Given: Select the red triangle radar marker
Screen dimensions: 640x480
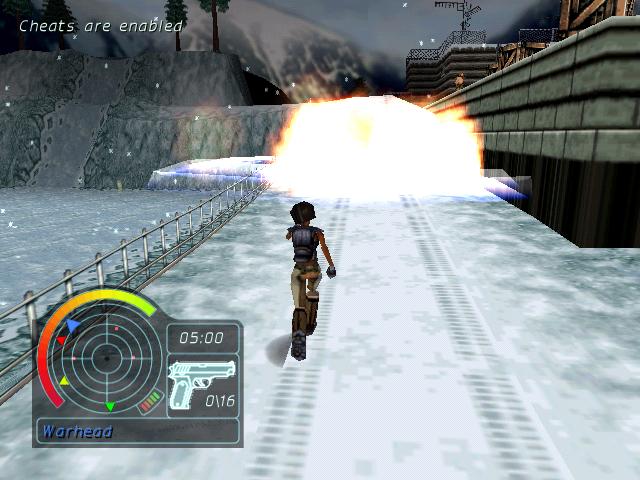Looking at the screenshot, I should coord(60,341).
